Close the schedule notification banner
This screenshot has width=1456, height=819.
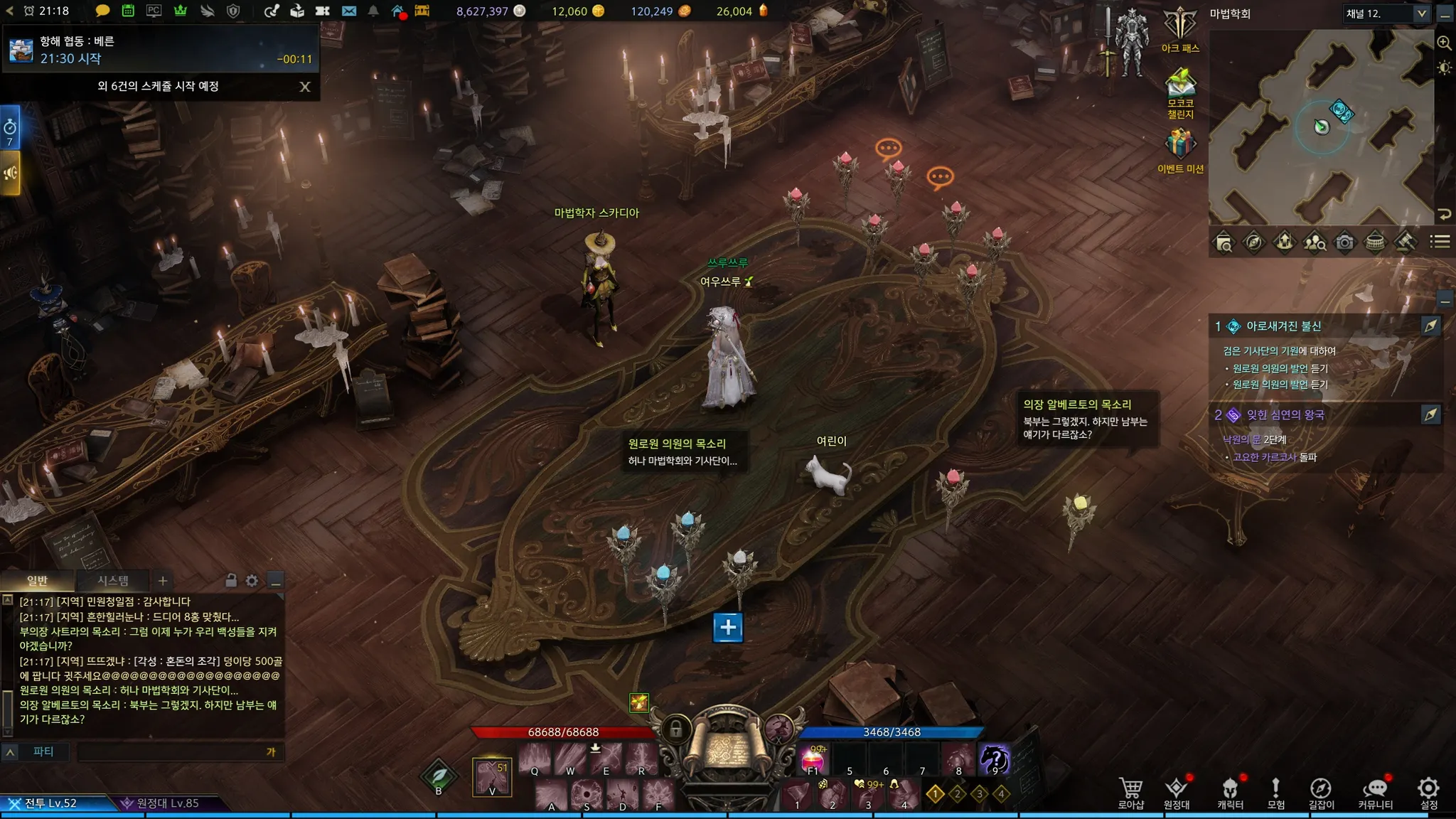(x=305, y=87)
